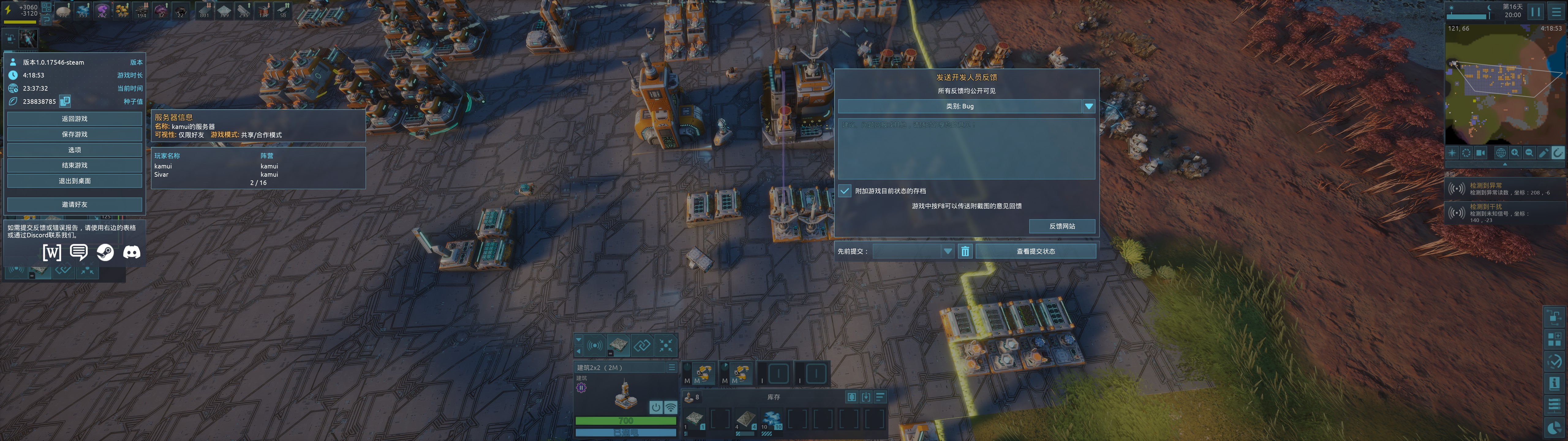
Task: Open the 选项 options menu
Action: (x=74, y=150)
